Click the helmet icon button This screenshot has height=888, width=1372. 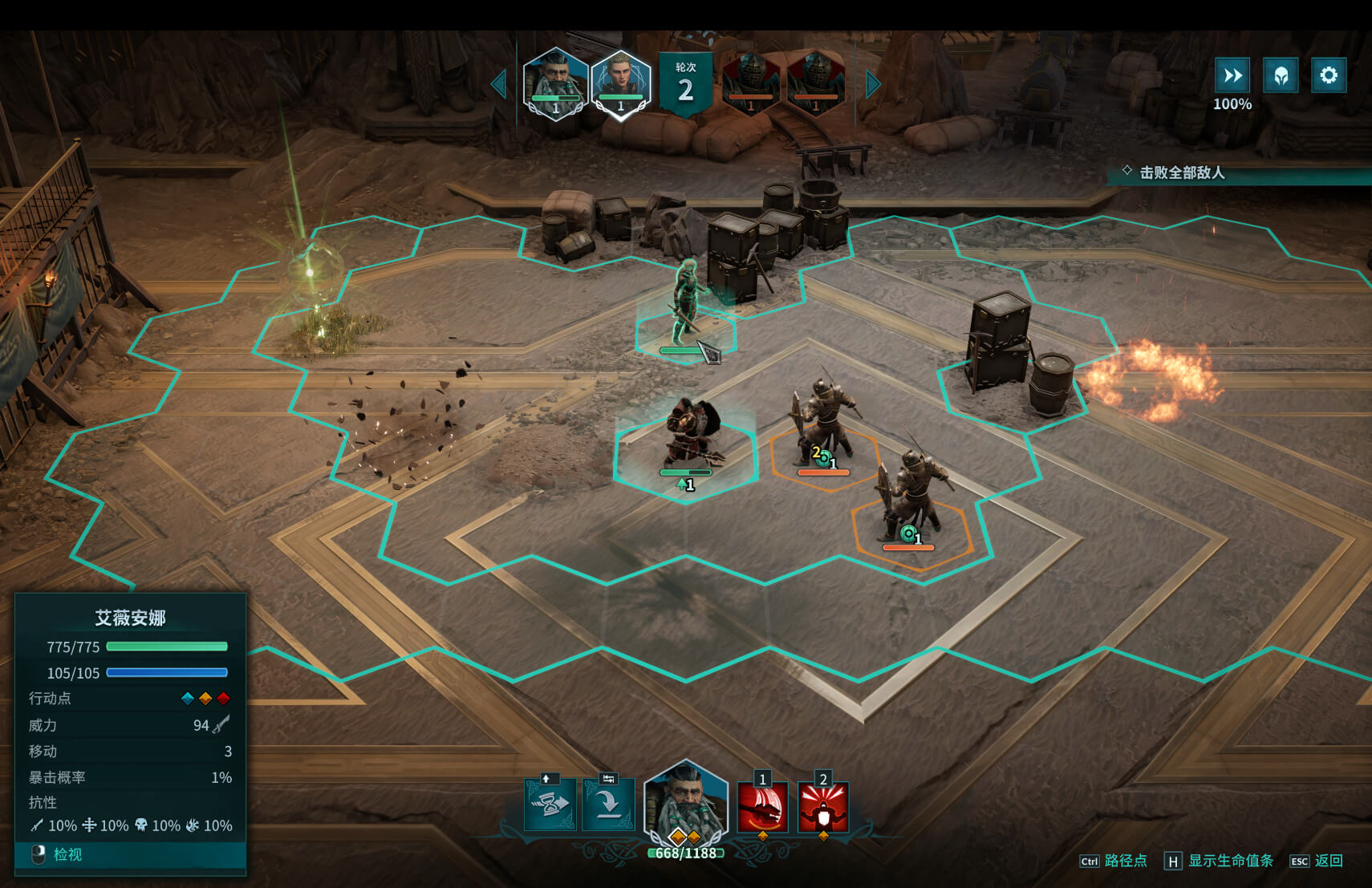coord(1281,75)
